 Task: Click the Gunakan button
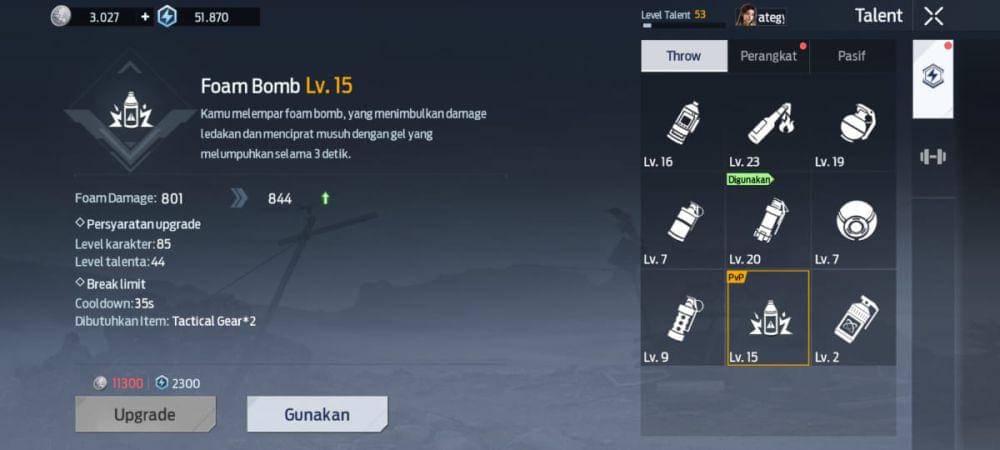(317, 414)
